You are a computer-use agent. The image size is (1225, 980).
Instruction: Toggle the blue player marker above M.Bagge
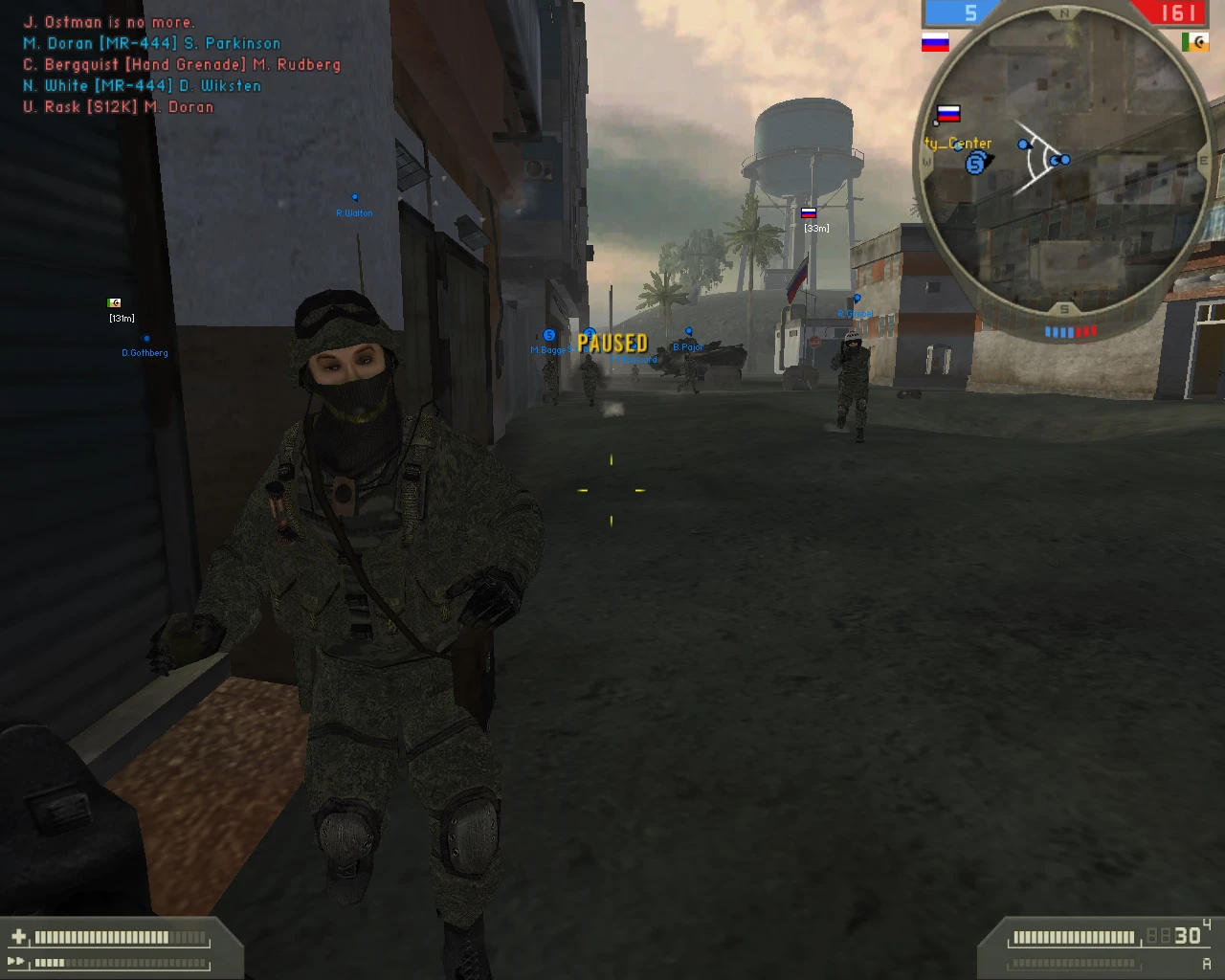click(548, 337)
